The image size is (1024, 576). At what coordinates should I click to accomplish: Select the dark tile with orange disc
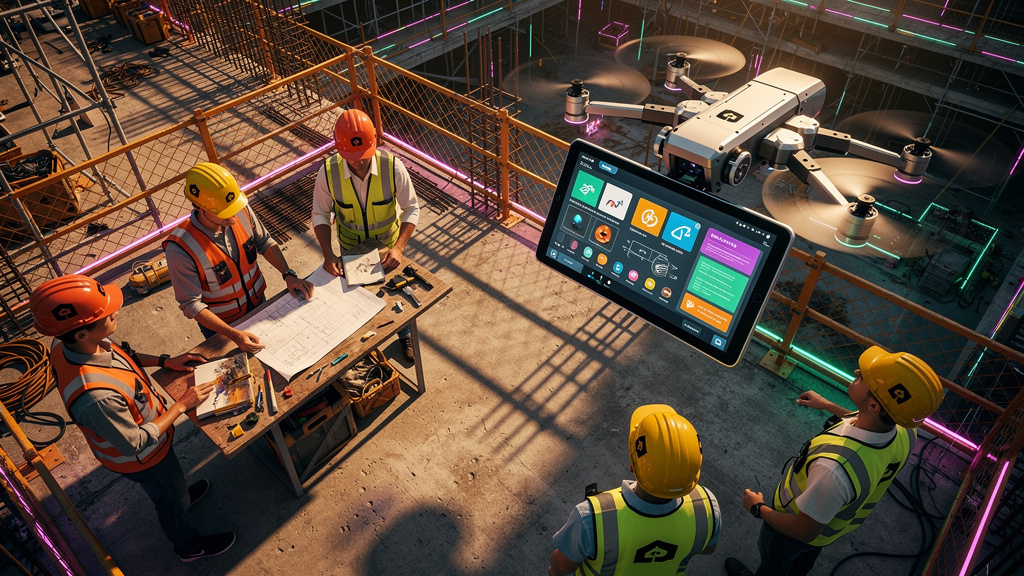pos(603,234)
